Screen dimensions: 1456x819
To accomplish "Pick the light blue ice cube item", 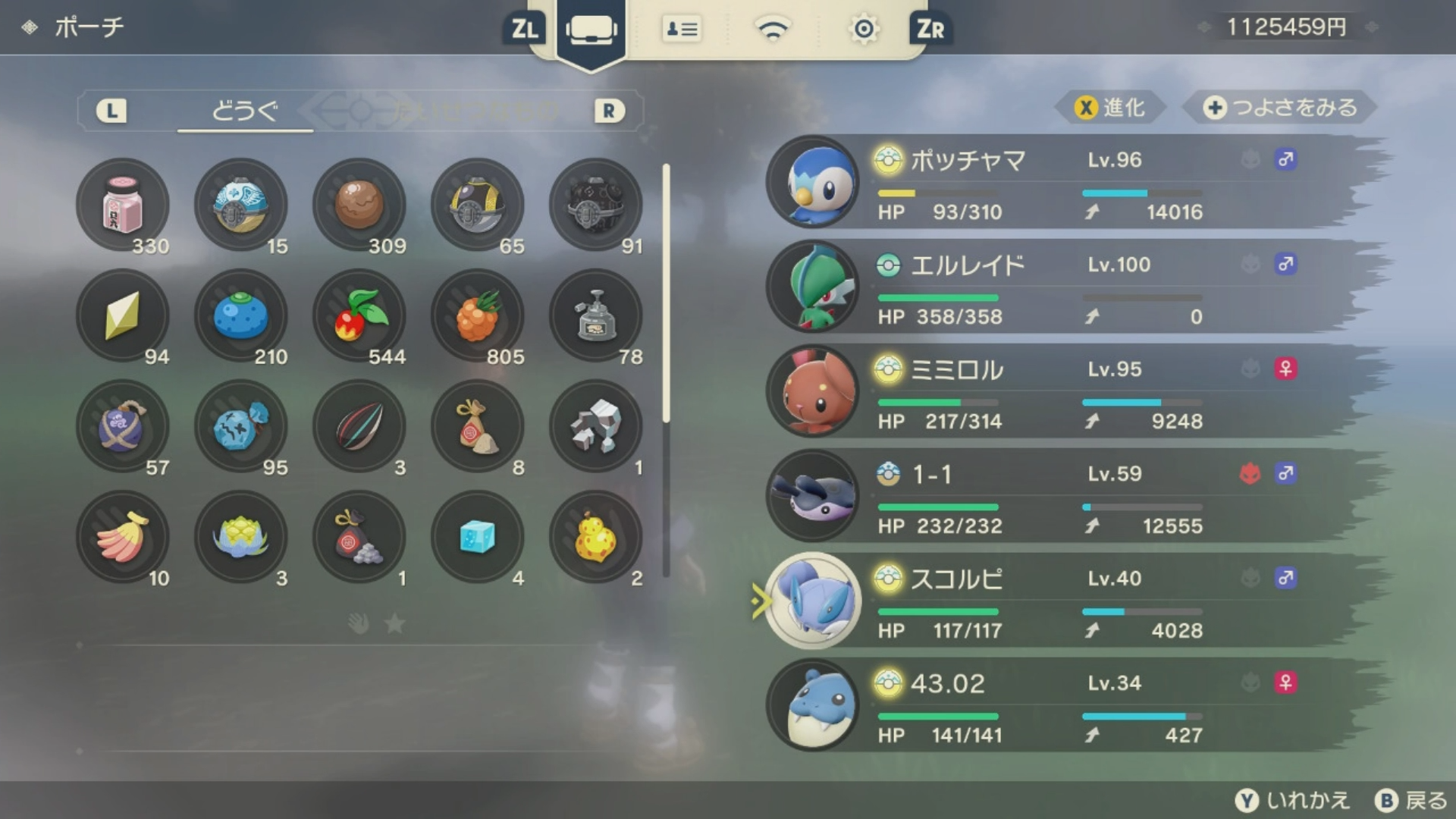I will [x=478, y=537].
